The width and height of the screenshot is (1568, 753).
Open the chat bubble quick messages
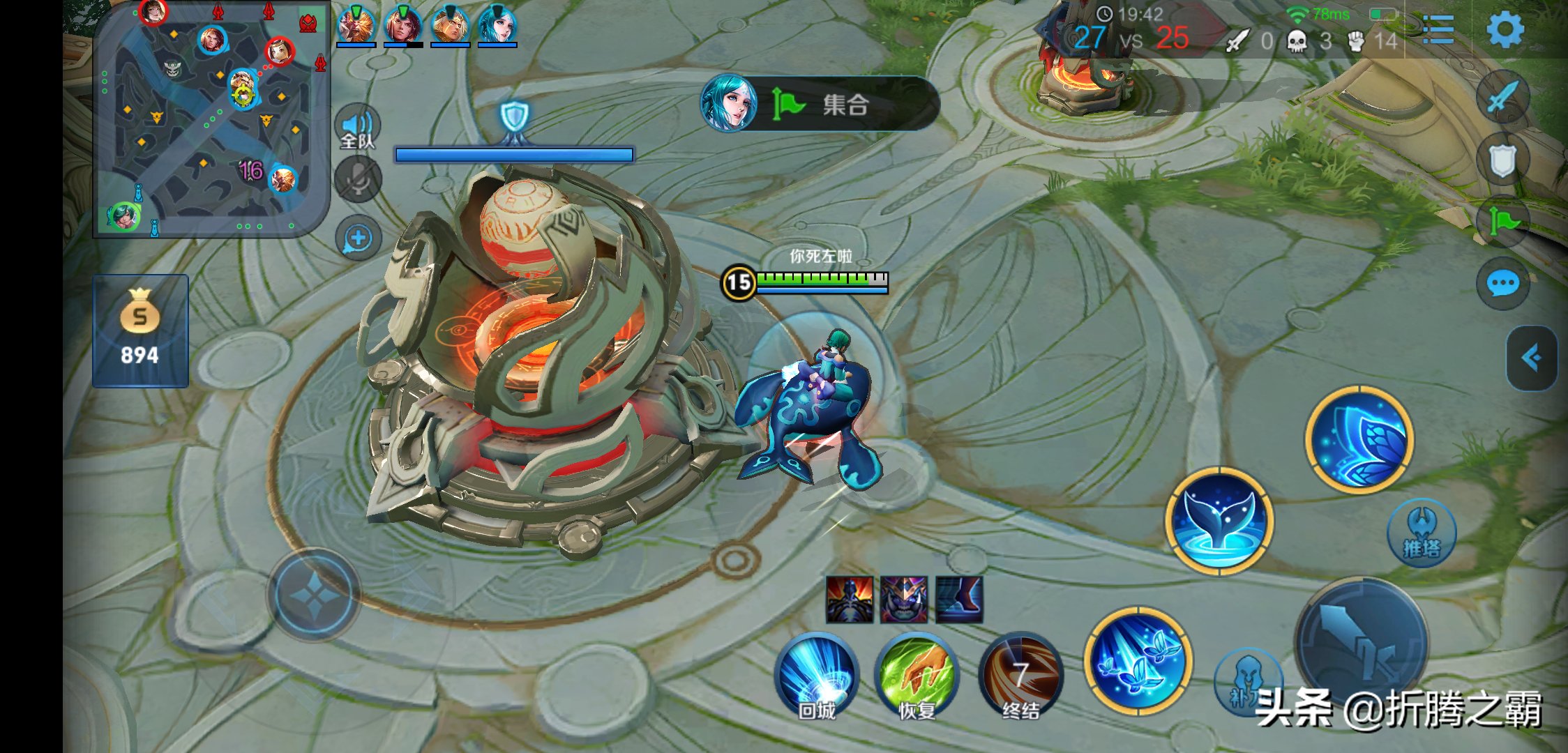point(1503,284)
